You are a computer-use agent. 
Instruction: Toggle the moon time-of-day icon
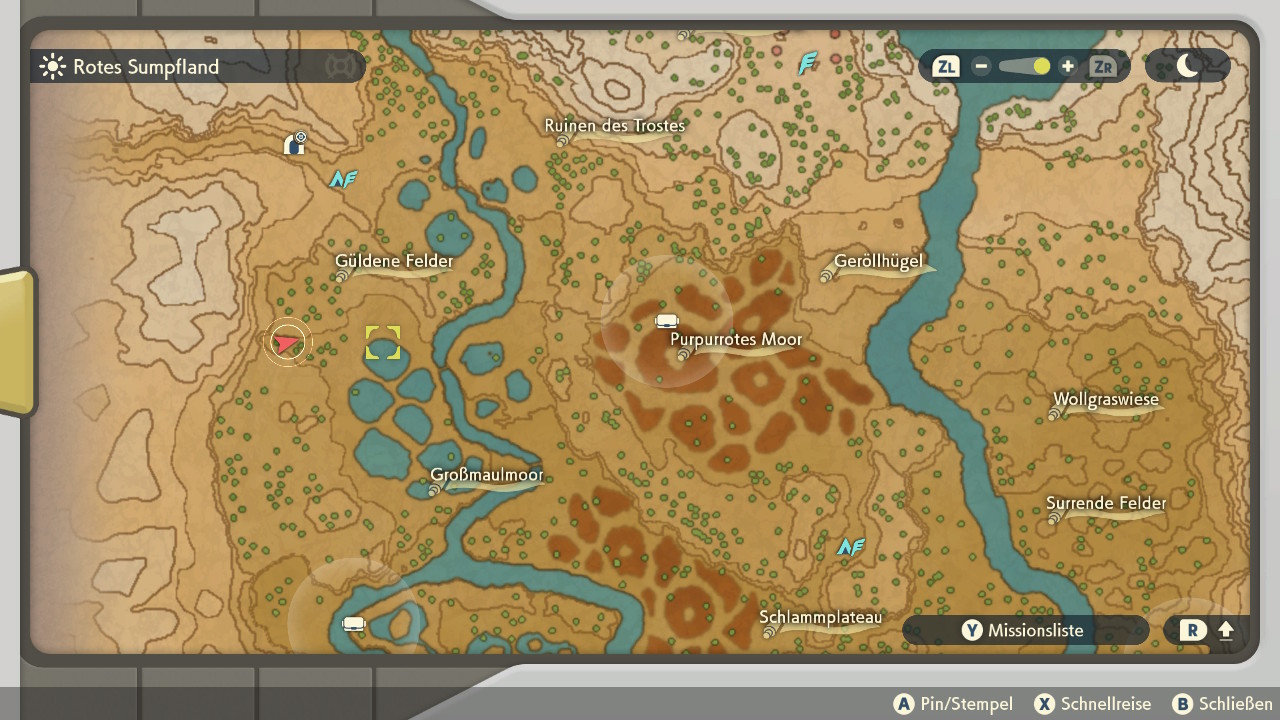point(1188,66)
